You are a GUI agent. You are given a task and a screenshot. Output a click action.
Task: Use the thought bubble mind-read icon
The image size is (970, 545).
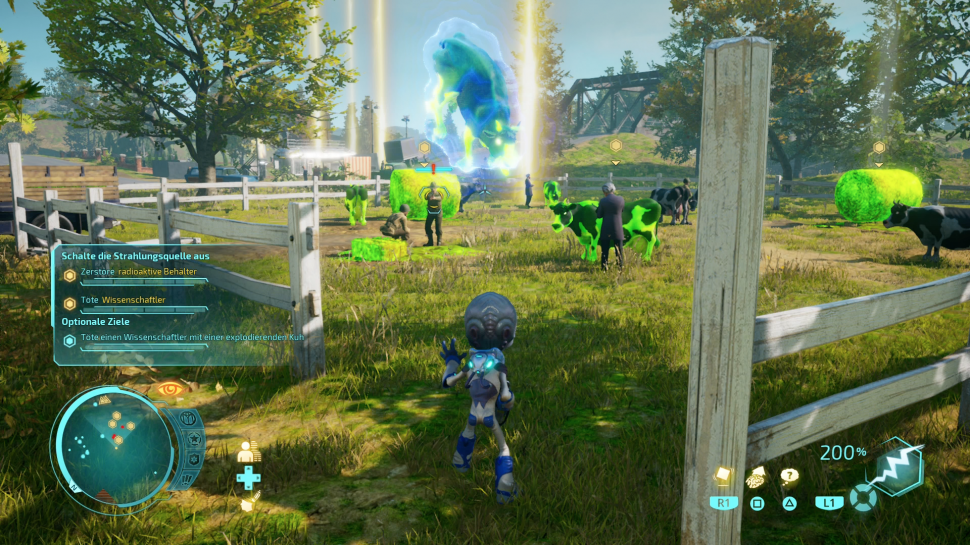click(x=790, y=476)
